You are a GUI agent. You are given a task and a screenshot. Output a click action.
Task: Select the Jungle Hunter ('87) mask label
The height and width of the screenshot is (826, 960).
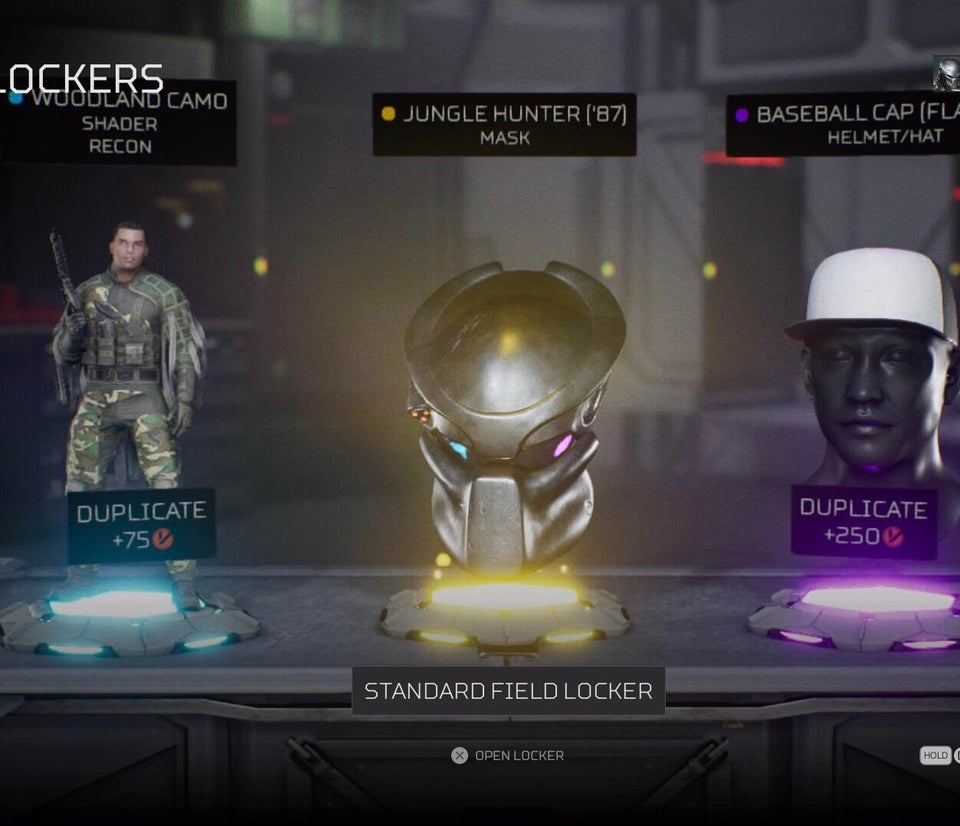pyautogui.click(x=504, y=125)
